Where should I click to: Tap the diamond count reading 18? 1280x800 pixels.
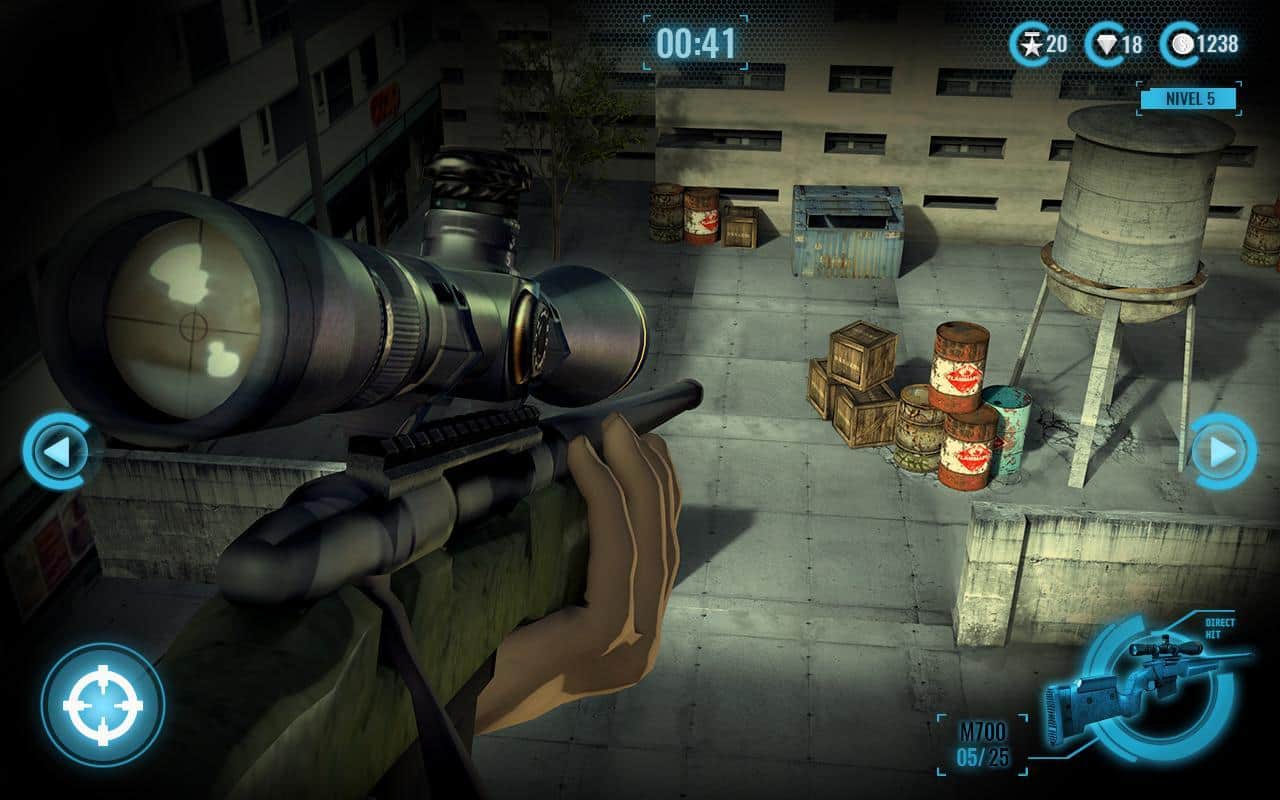tap(1121, 44)
